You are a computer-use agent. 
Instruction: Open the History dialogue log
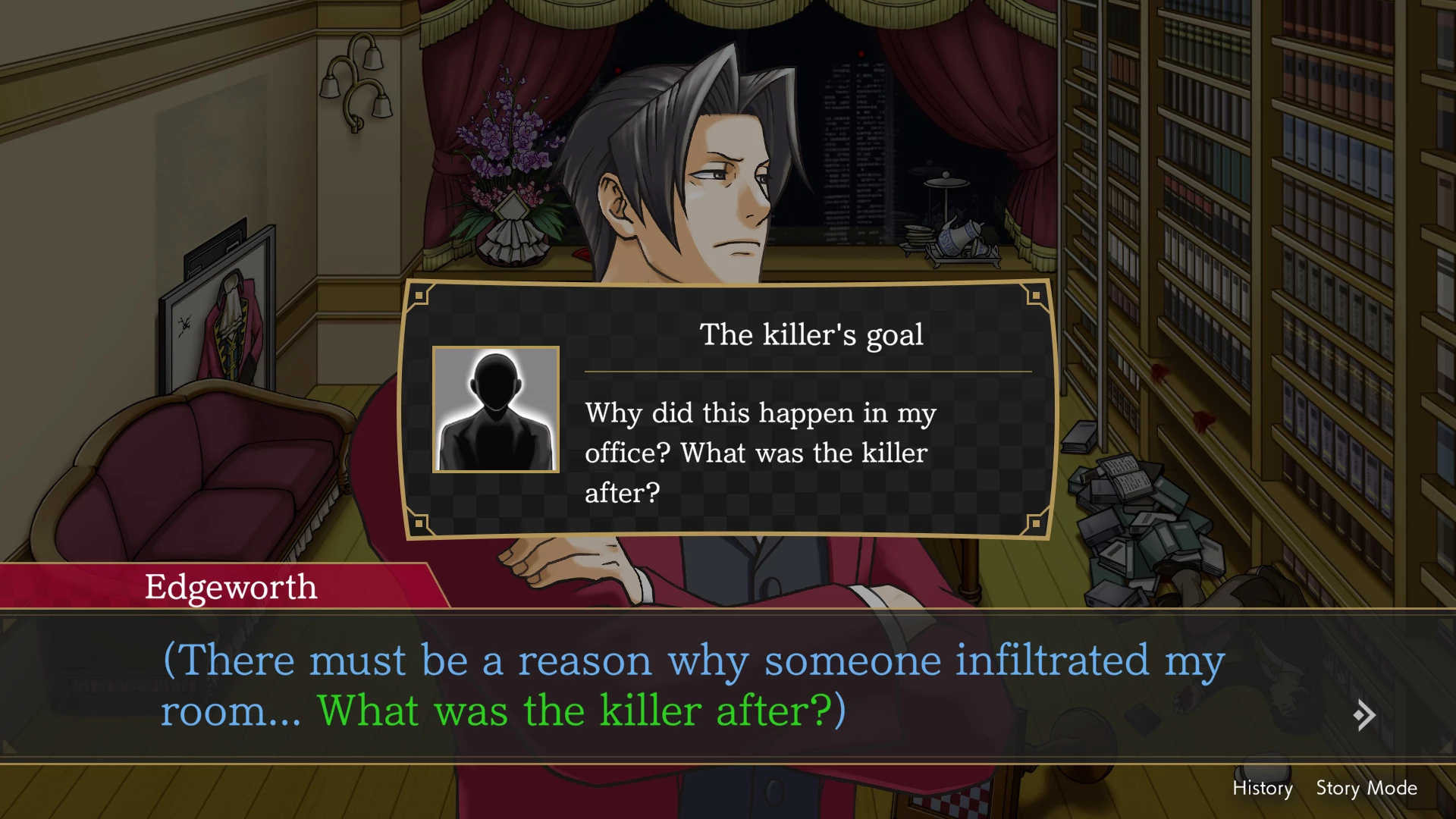coord(1262,788)
